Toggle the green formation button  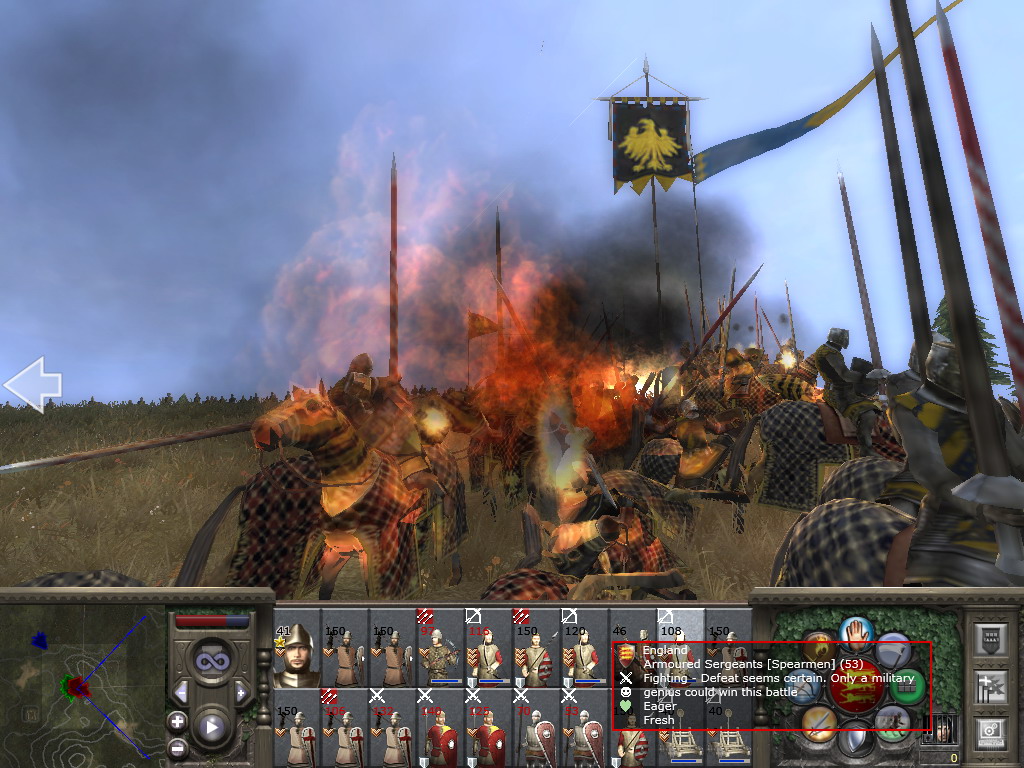coord(907,687)
